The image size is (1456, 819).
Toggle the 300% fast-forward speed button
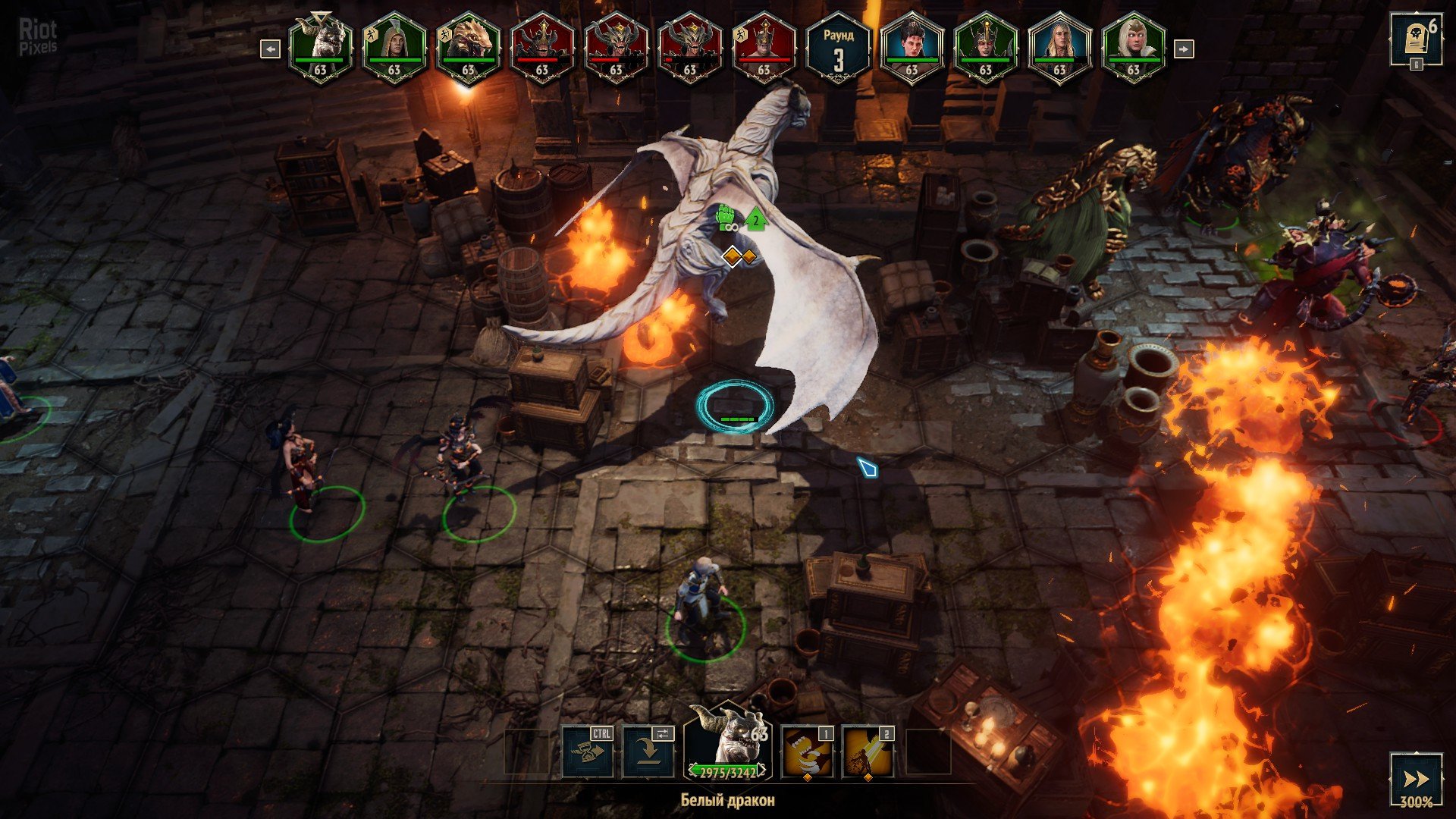[1415, 779]
